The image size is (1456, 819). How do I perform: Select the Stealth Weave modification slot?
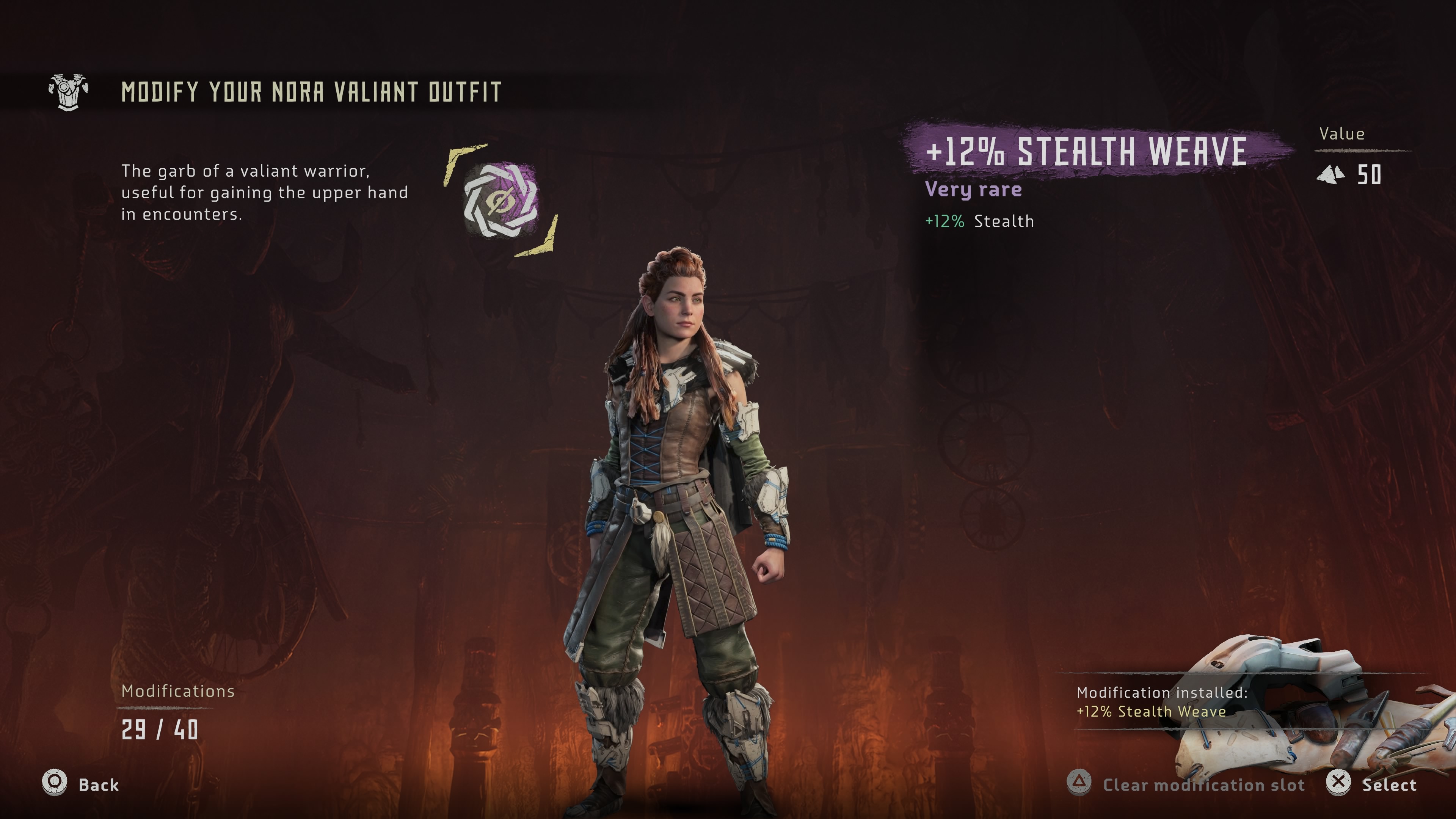501,199
